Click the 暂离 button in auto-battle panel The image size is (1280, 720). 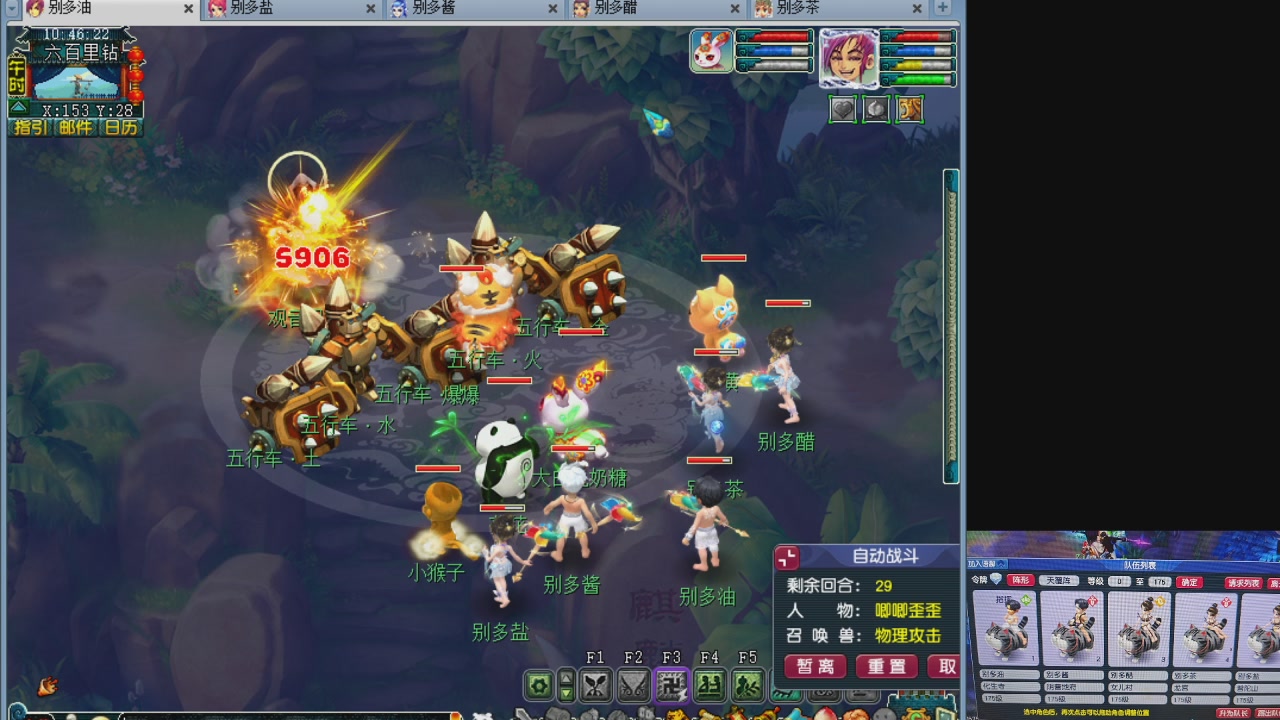(x=815, y=666)
